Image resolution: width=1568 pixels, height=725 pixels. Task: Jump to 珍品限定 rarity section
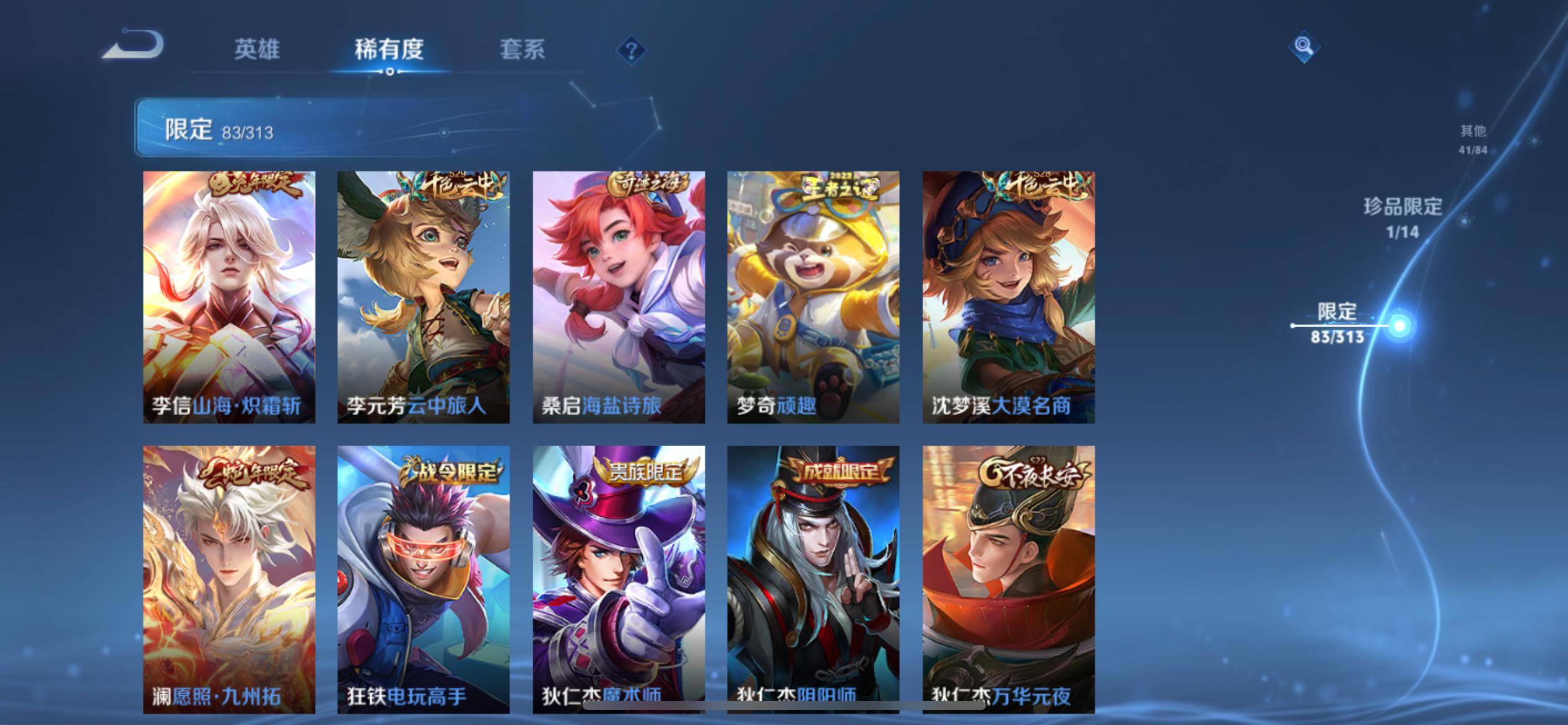click(1403, 217)
